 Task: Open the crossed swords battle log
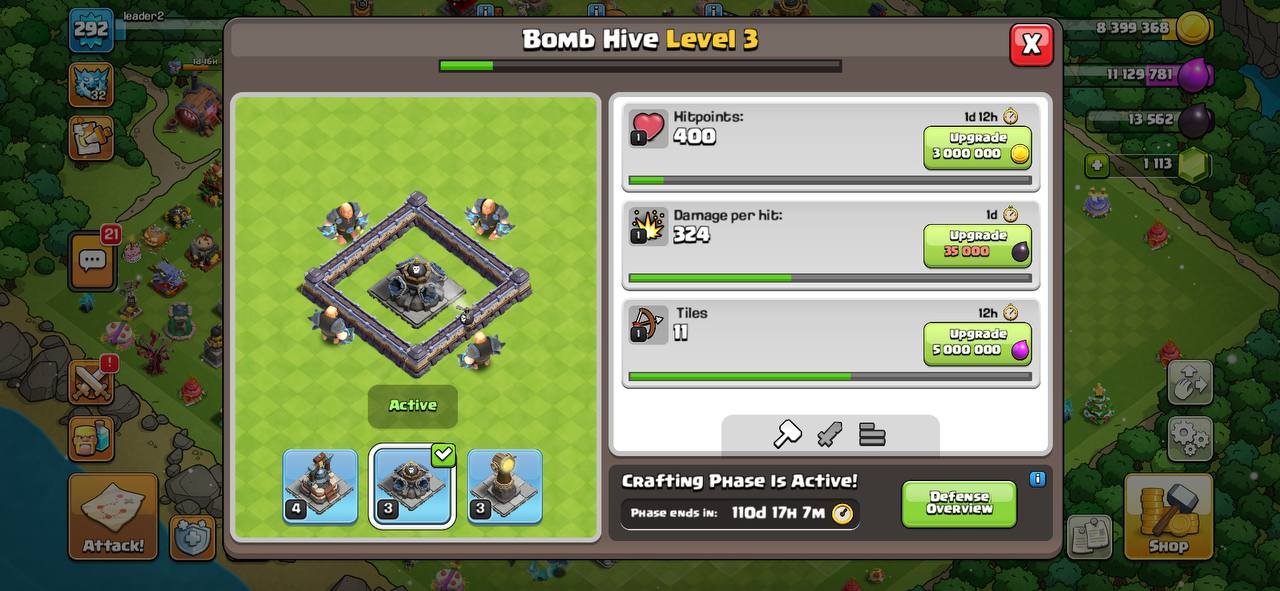[90, 382]
